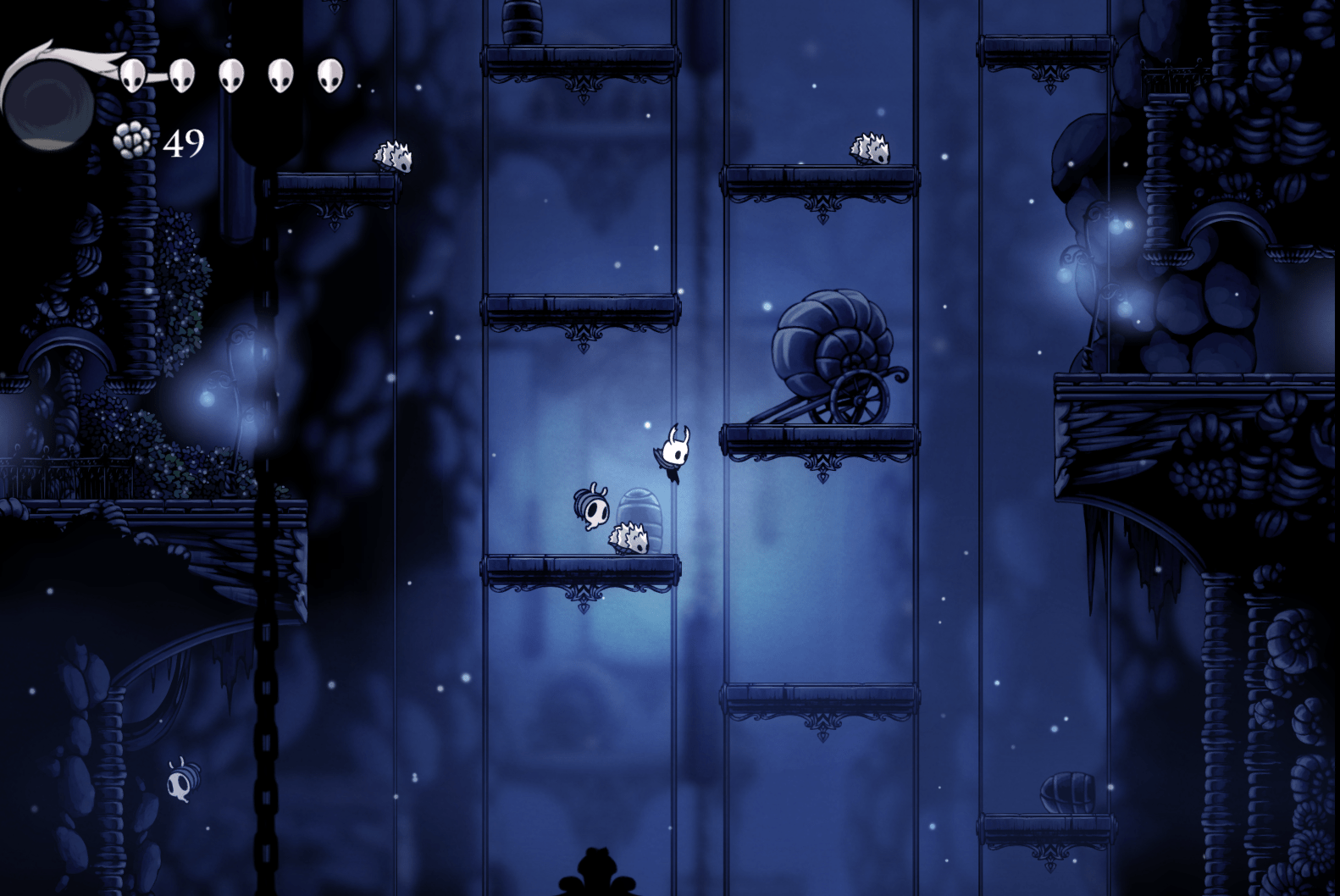This screenshot has width=1340, height=896.
Task: Click the barrel atop the highest platform
Action: 523,21
